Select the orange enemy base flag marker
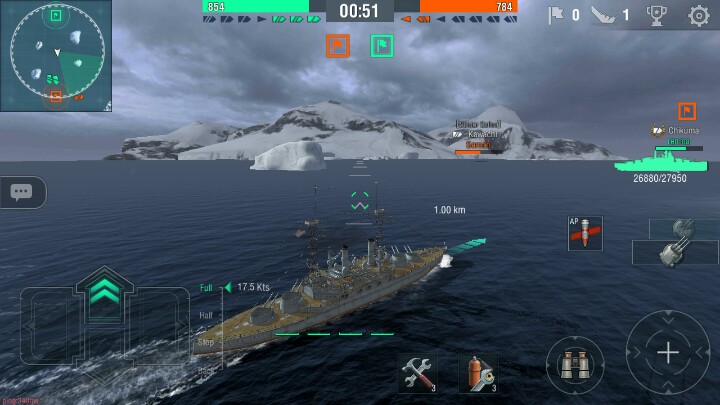The height and width of the screenshot is (405, 720). (337, 45)
